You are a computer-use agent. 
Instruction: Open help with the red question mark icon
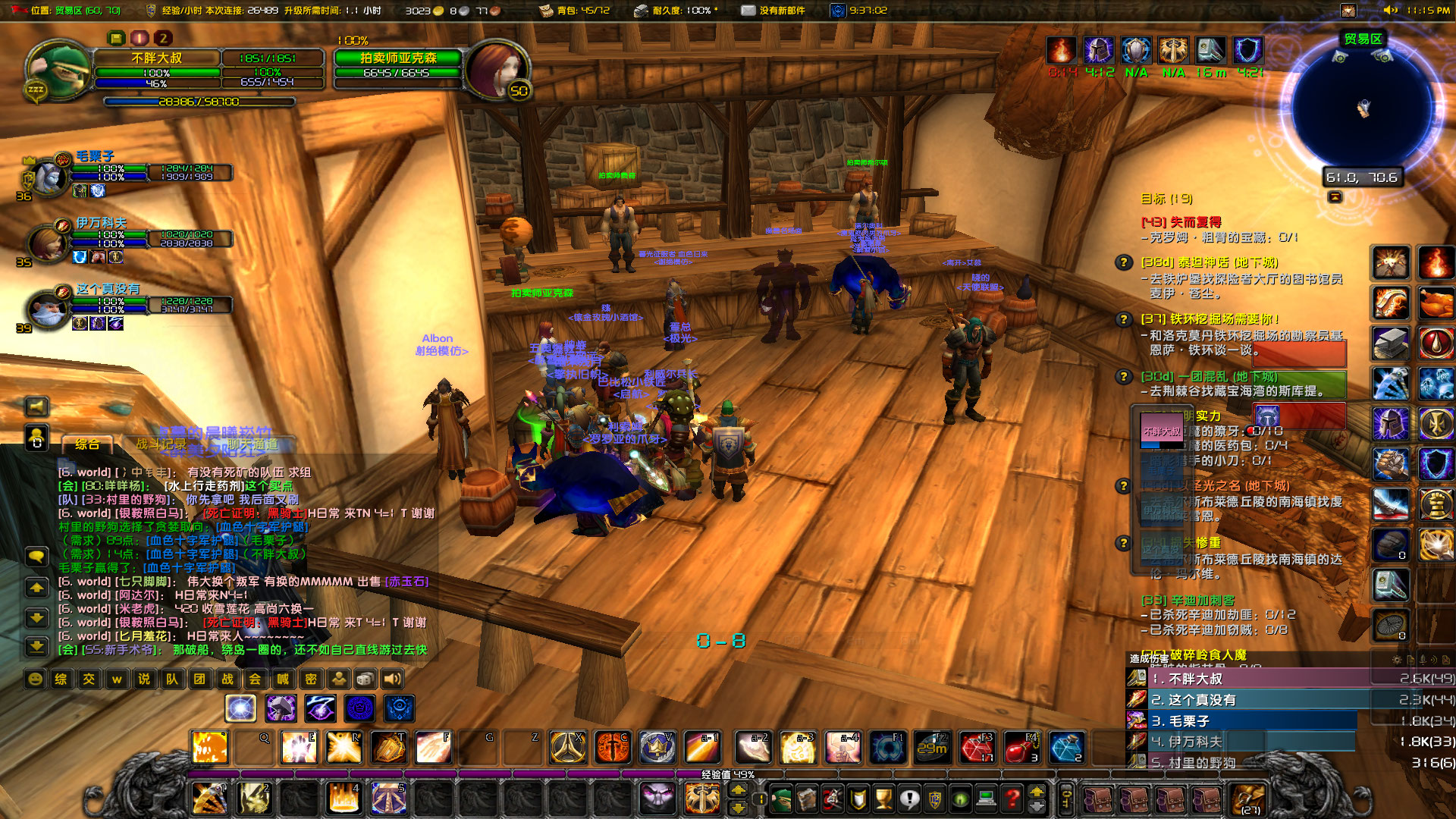1010,798
